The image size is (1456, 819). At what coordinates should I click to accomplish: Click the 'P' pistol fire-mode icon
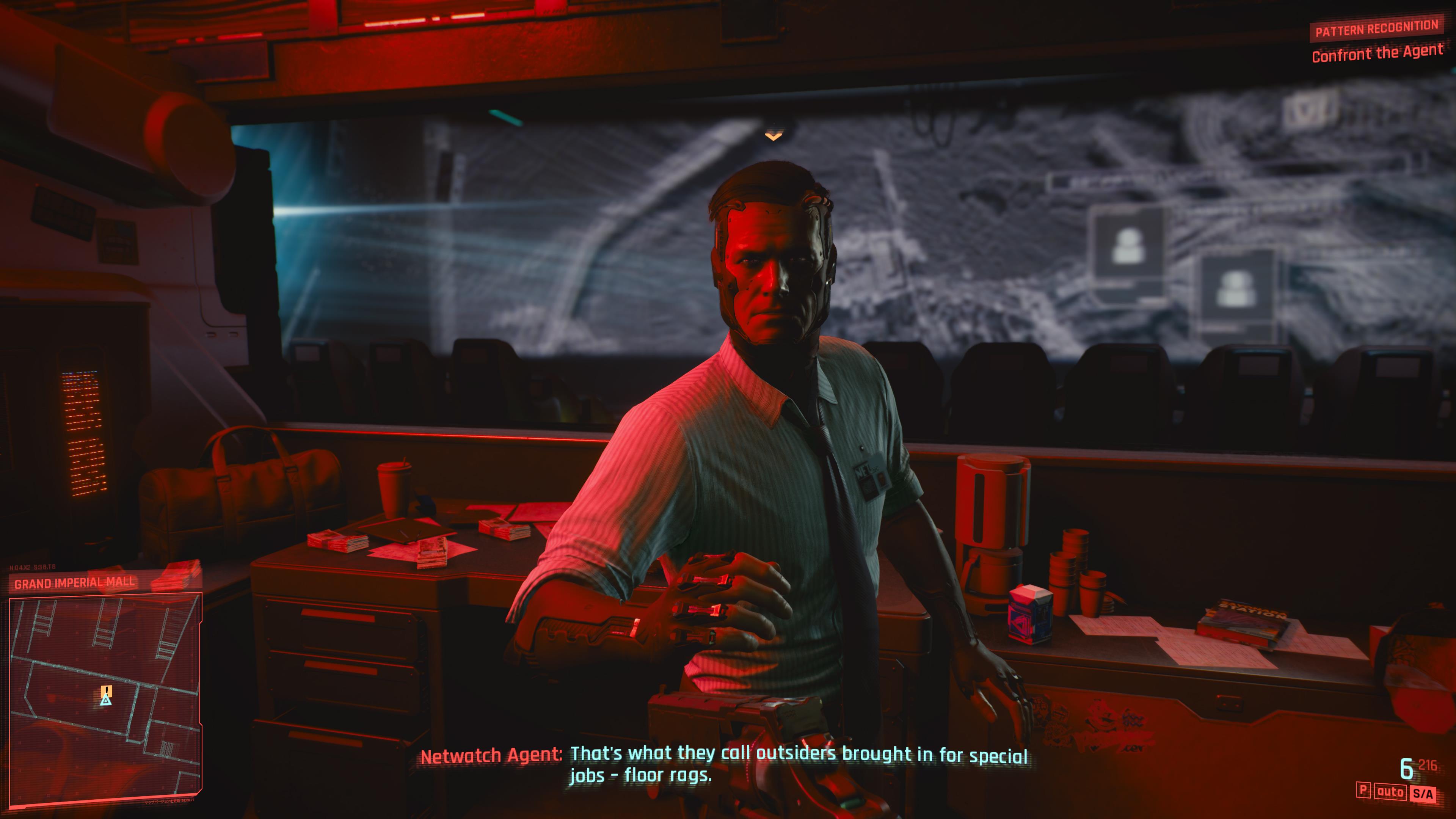point(1363,791)
